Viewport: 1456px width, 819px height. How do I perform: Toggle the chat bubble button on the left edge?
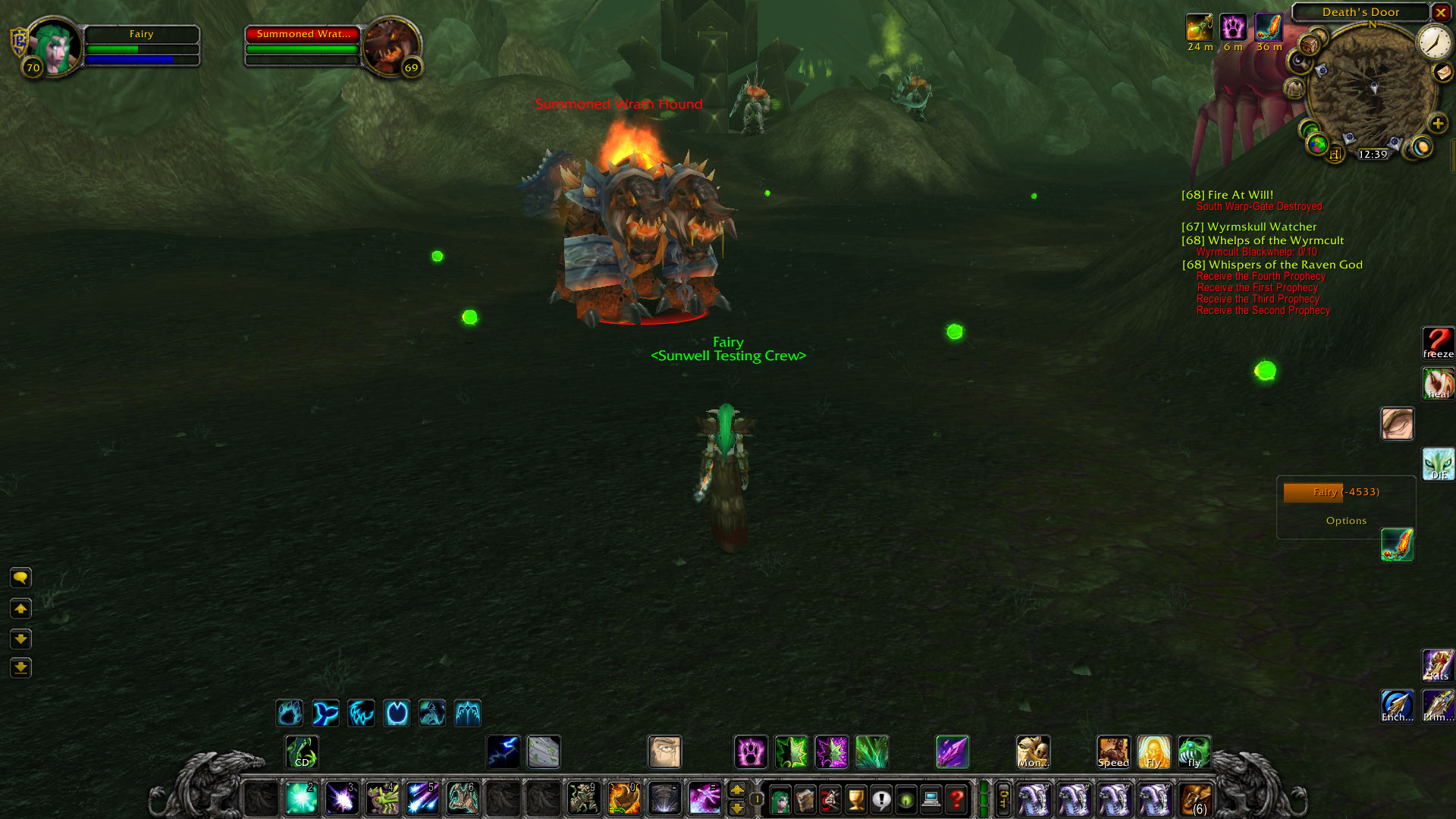20,578
